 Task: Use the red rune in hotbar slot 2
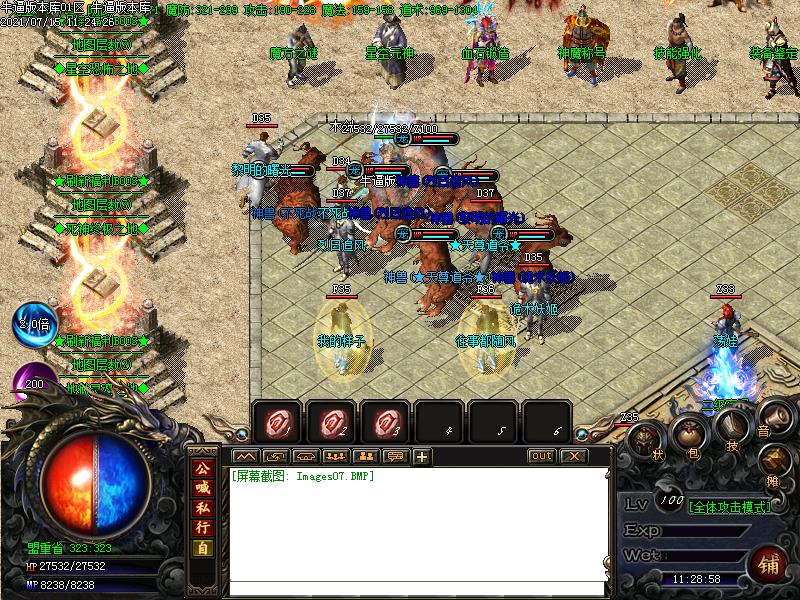(331, 422)
